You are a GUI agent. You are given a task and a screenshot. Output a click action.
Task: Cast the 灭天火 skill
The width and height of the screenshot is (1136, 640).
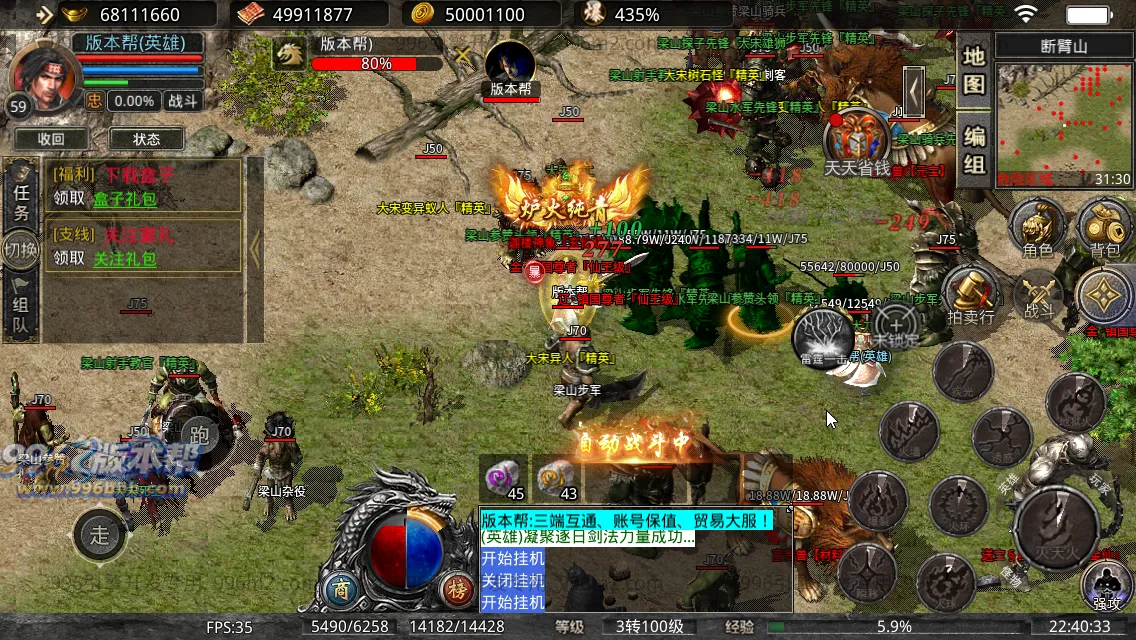tap(1055, 527)
